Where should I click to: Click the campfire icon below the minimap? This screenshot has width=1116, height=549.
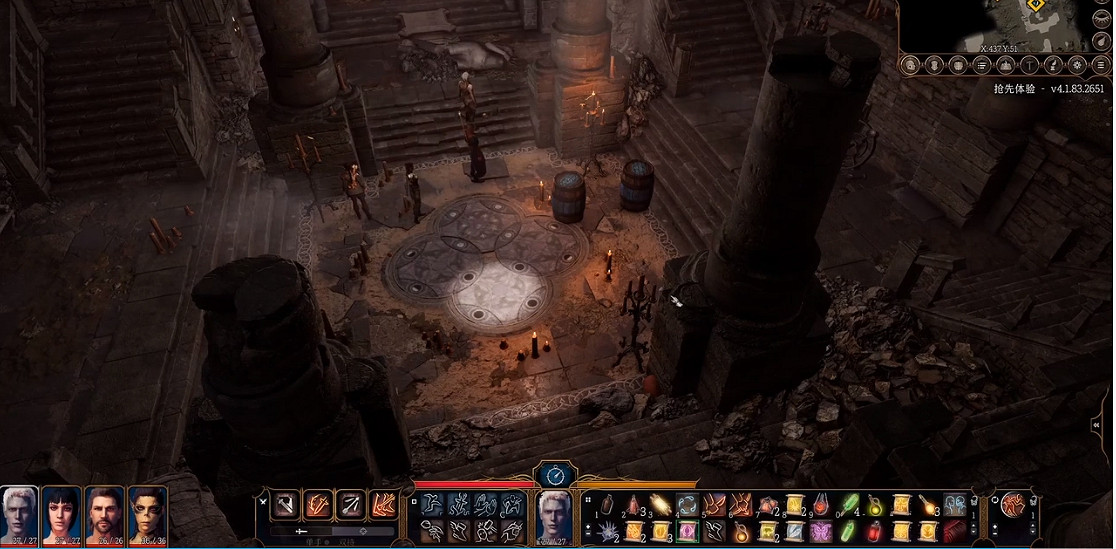click(1005, 65)
